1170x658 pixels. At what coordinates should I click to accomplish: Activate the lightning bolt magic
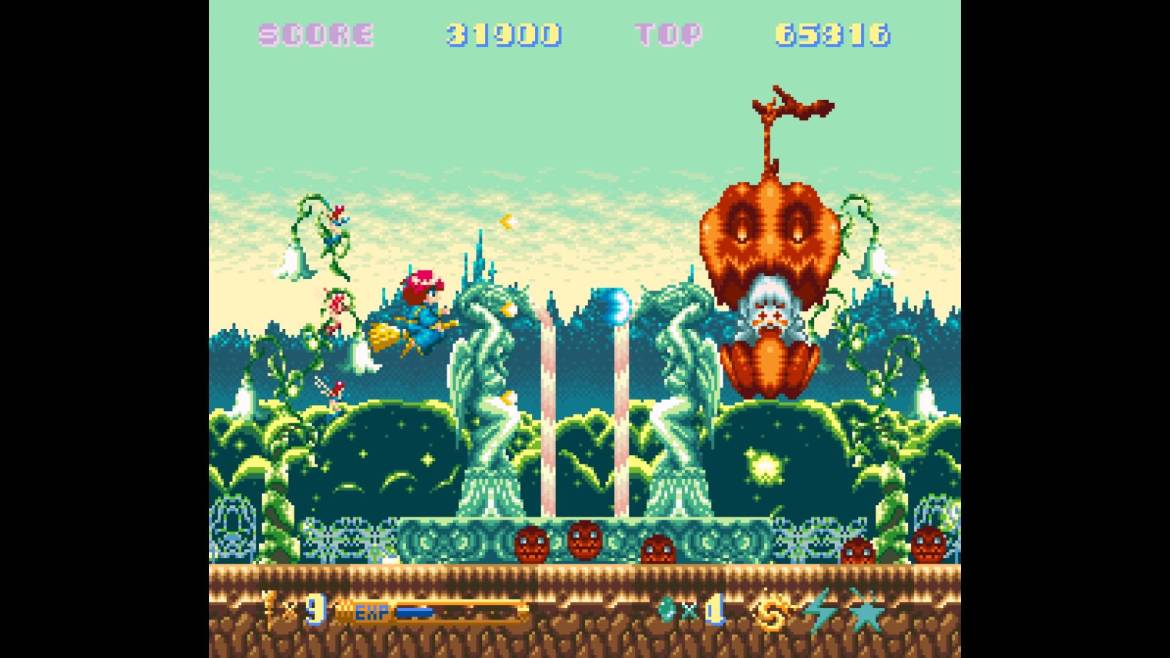[x=820, y=610]
